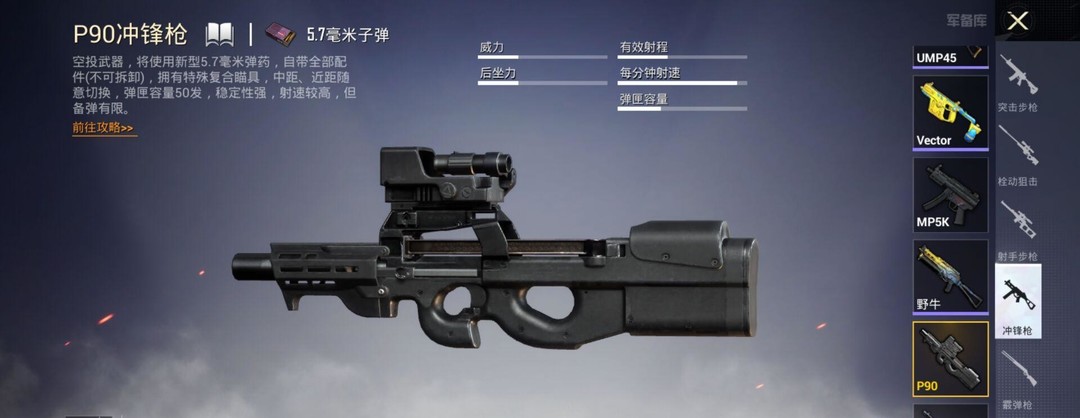
Task: Switch to the 突击步枪 assault rifle category
Action: tap(1018, 84)
